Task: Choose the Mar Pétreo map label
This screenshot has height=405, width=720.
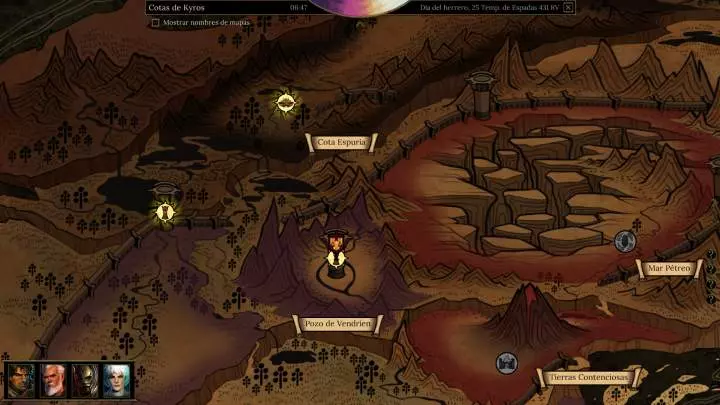Action: pyautogui.click(x=669, y=268)
